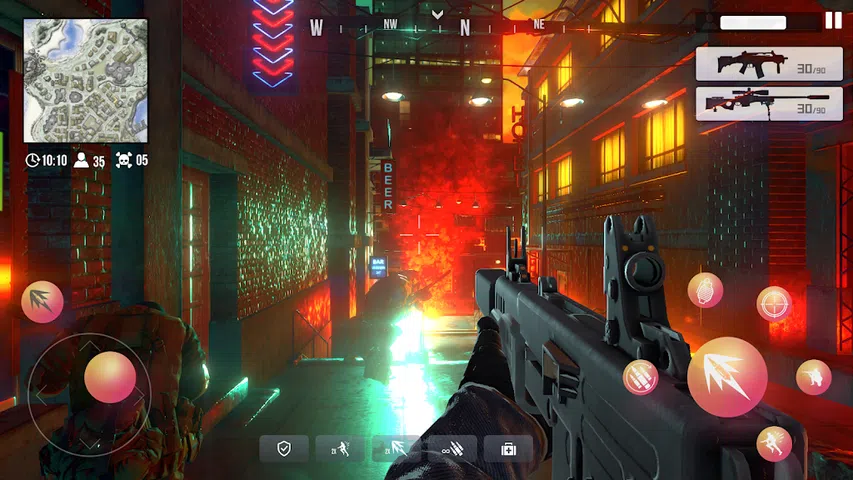853x480 pixels.
Task: Fire with the small left-side shoot button
Action: coord(42,302)
